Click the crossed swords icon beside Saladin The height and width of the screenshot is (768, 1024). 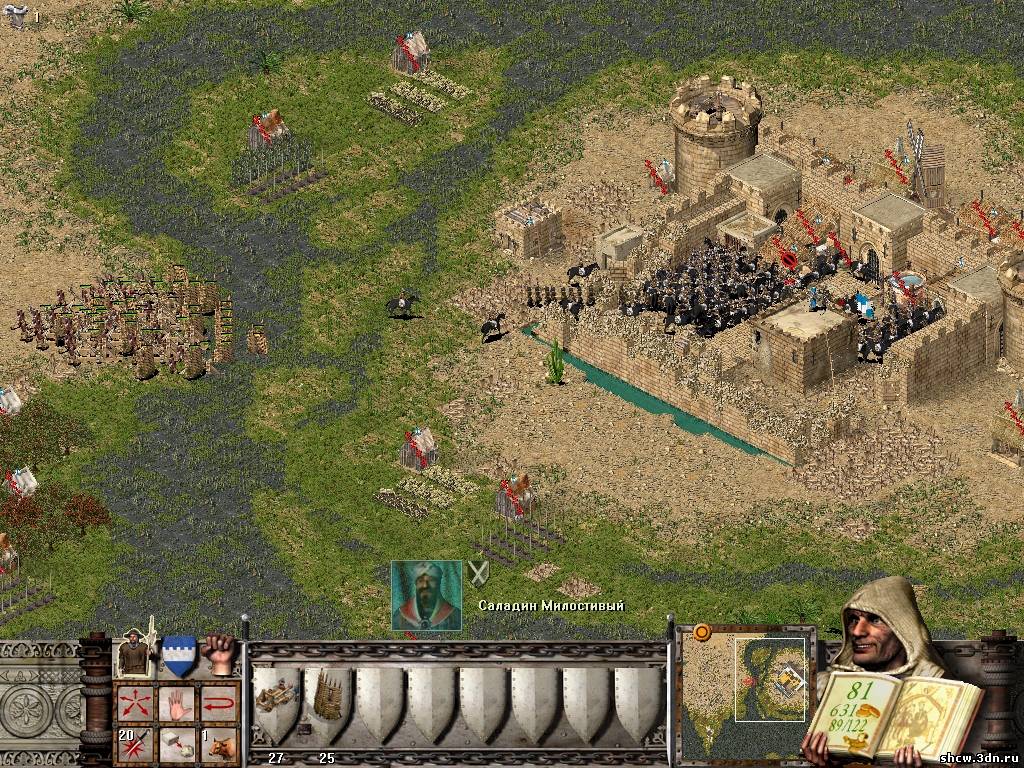(478, 573)
